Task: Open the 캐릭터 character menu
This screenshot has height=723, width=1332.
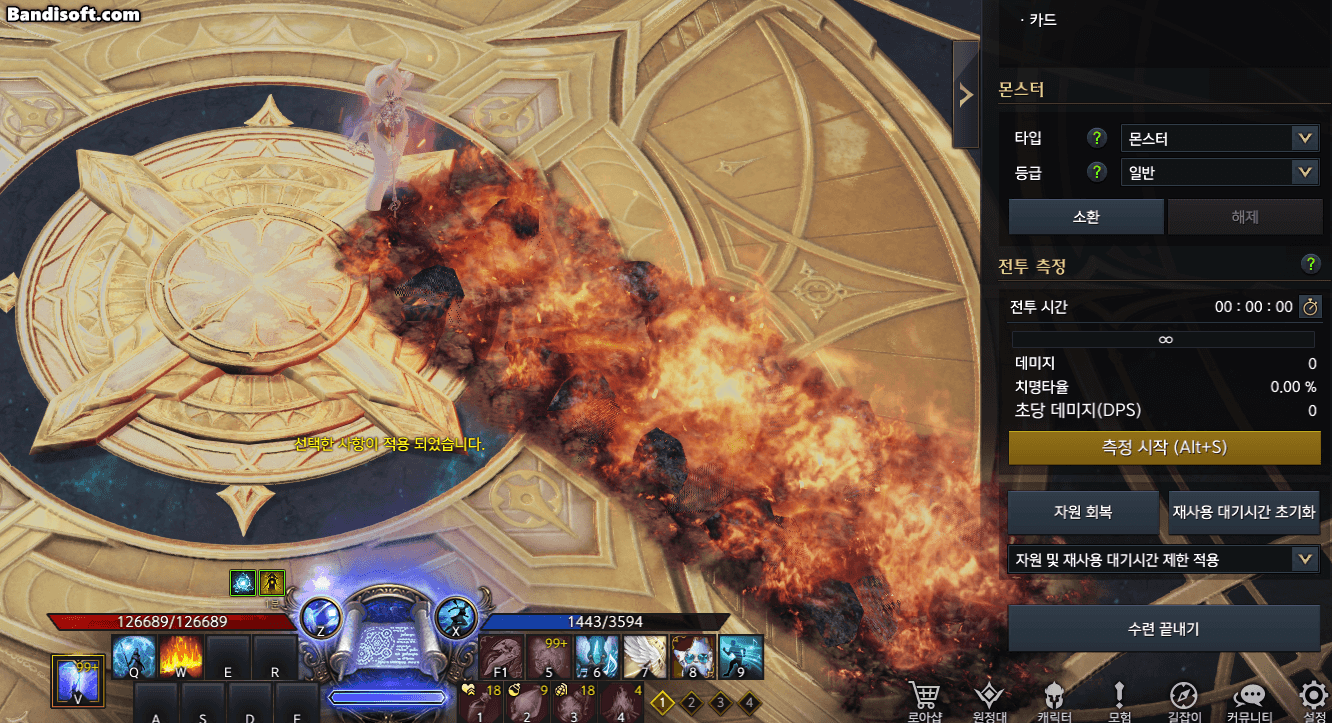Action: click(1054, 700)
